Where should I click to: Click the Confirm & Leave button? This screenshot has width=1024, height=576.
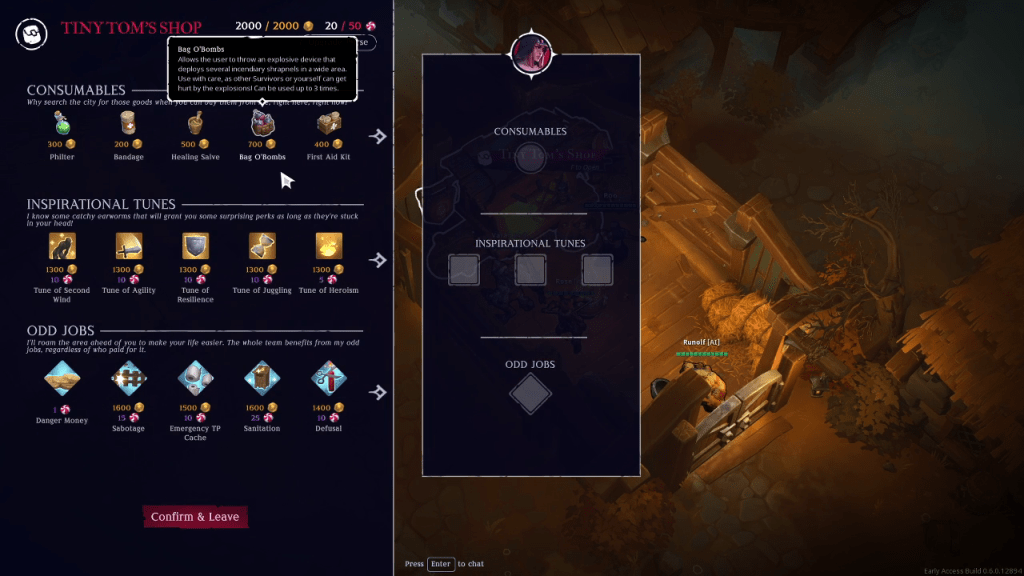pyautogui.click(x=195, y=517)
